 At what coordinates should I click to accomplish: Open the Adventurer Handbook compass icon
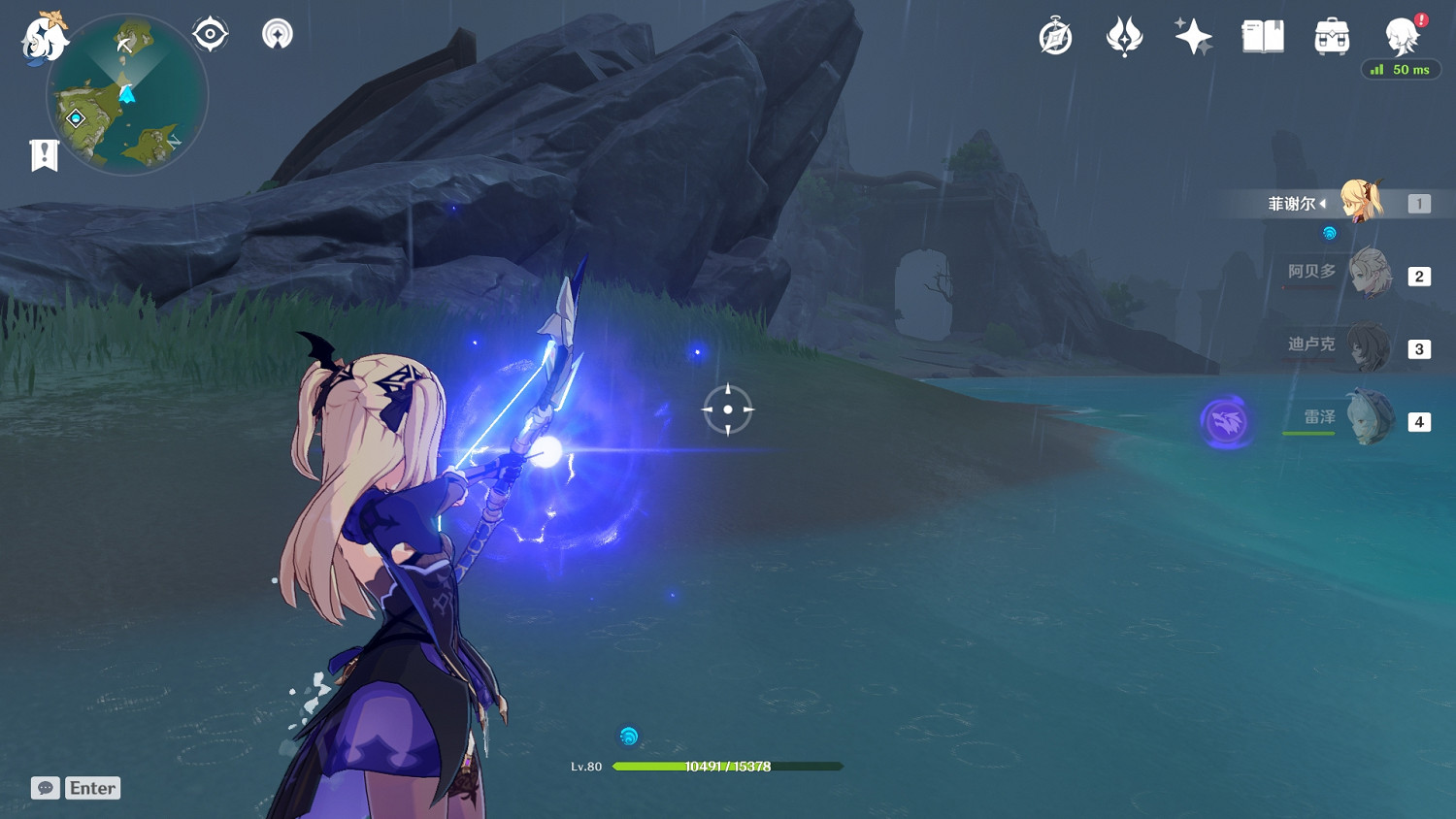tap(1055, 38)
